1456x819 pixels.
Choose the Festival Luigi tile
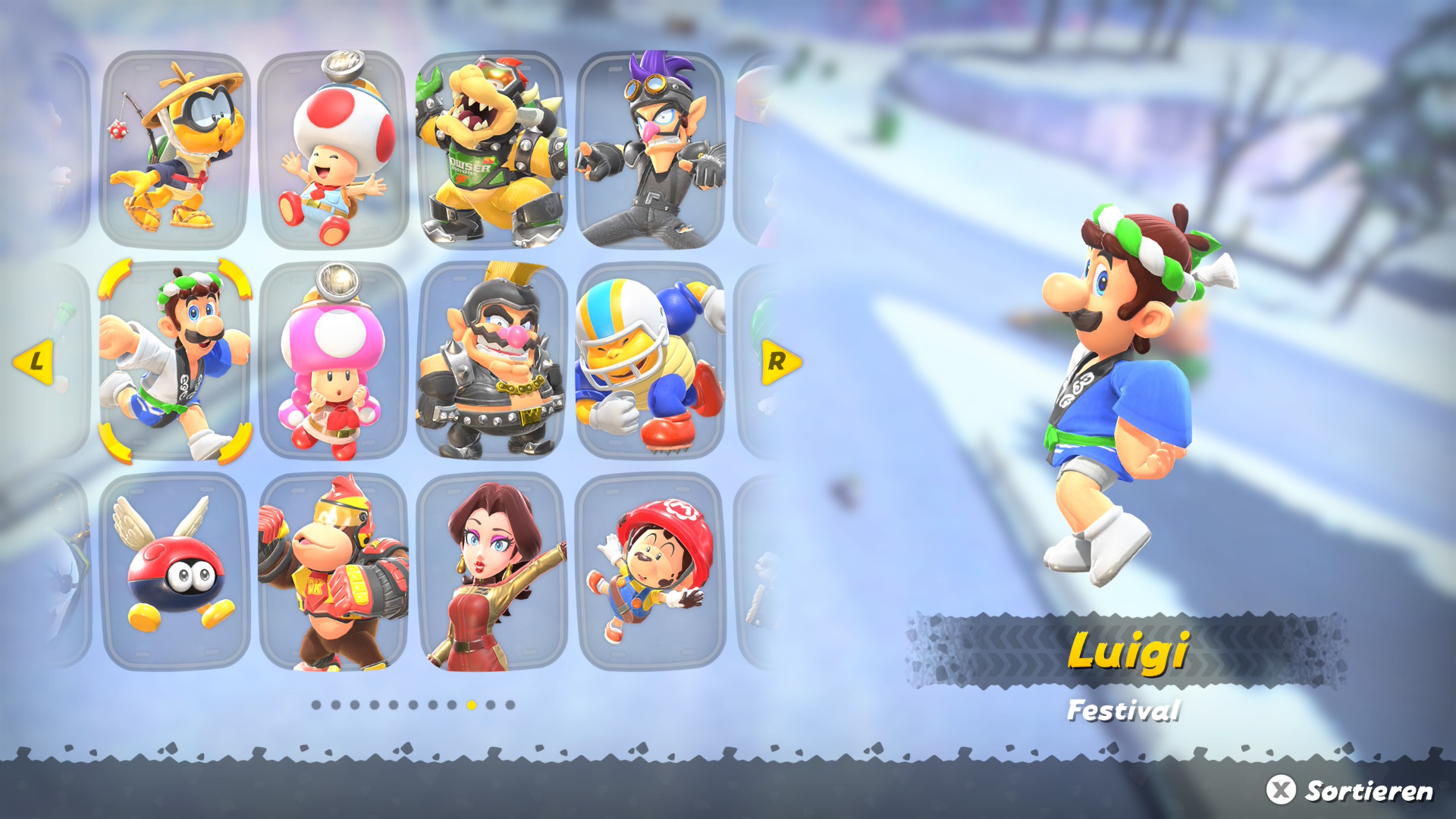(x=174, y=362)
